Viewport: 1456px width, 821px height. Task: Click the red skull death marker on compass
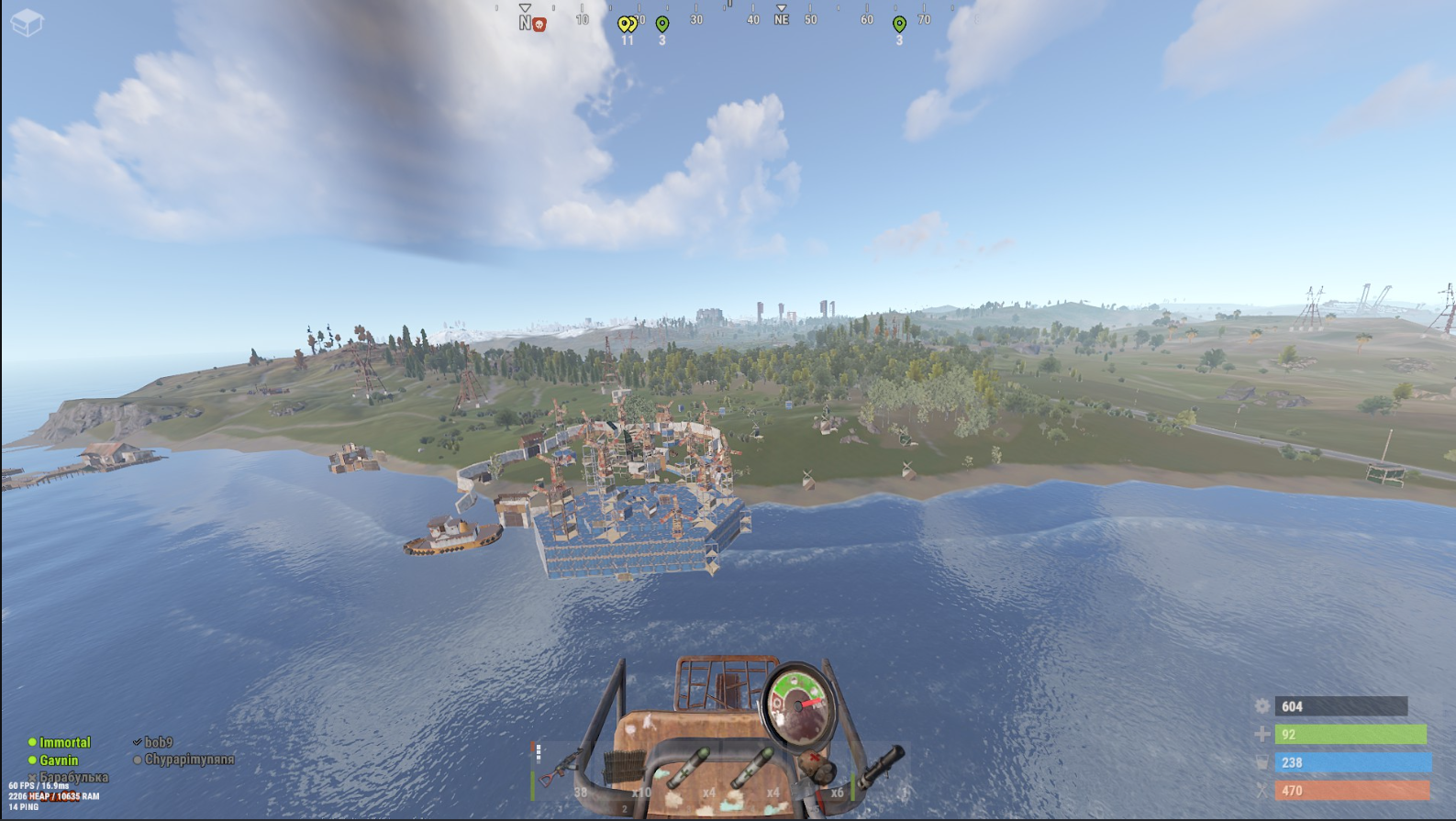pyautogui.click(x=539, y=25)
